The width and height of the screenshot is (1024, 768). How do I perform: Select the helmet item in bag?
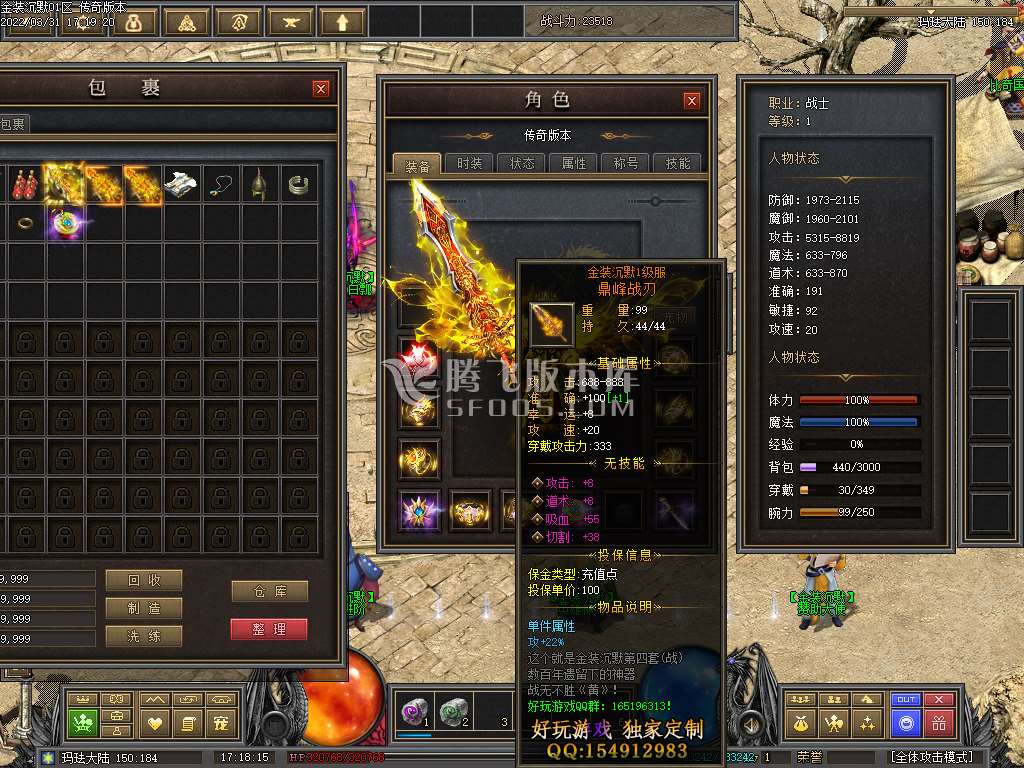click(259, 184)
